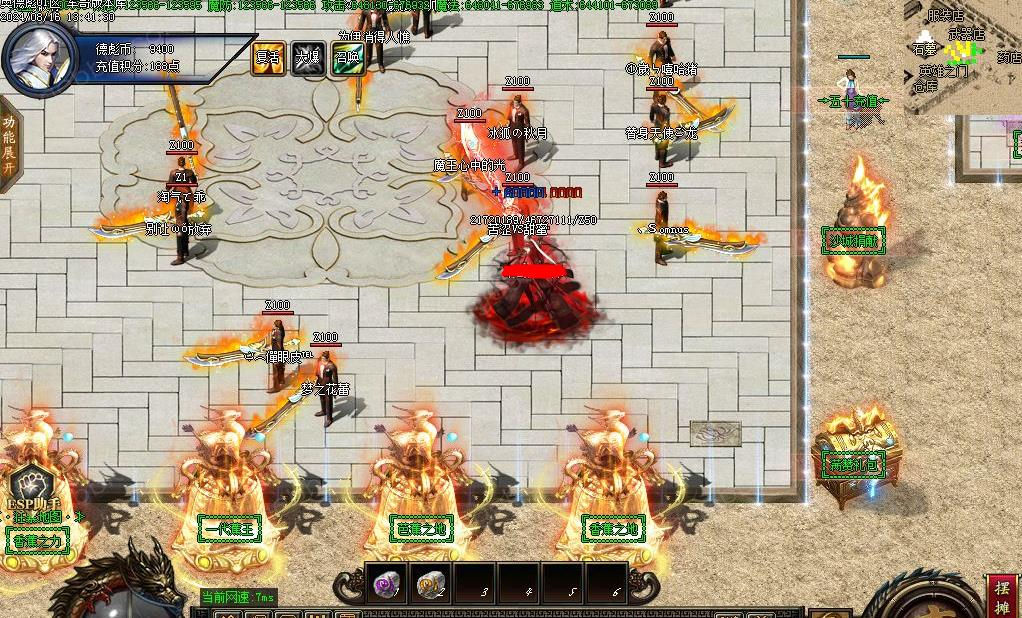Use the 召唤 (summon) button
The height and width of the screenshot is (618, 1022).
347,58
